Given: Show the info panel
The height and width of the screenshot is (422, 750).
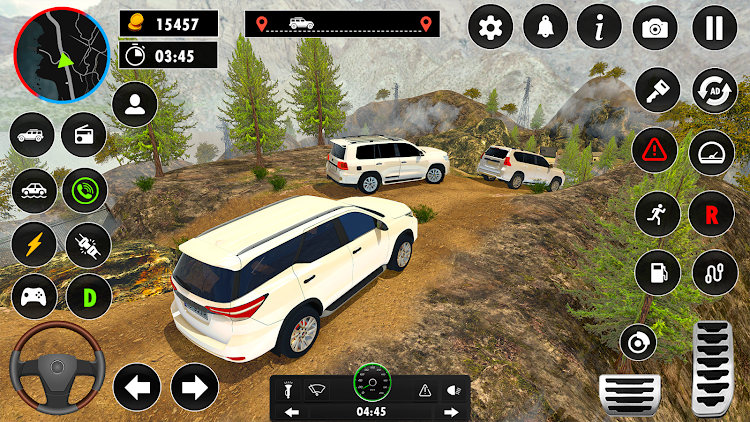Looking at the screenshot, I should click(x=600, y=28).
